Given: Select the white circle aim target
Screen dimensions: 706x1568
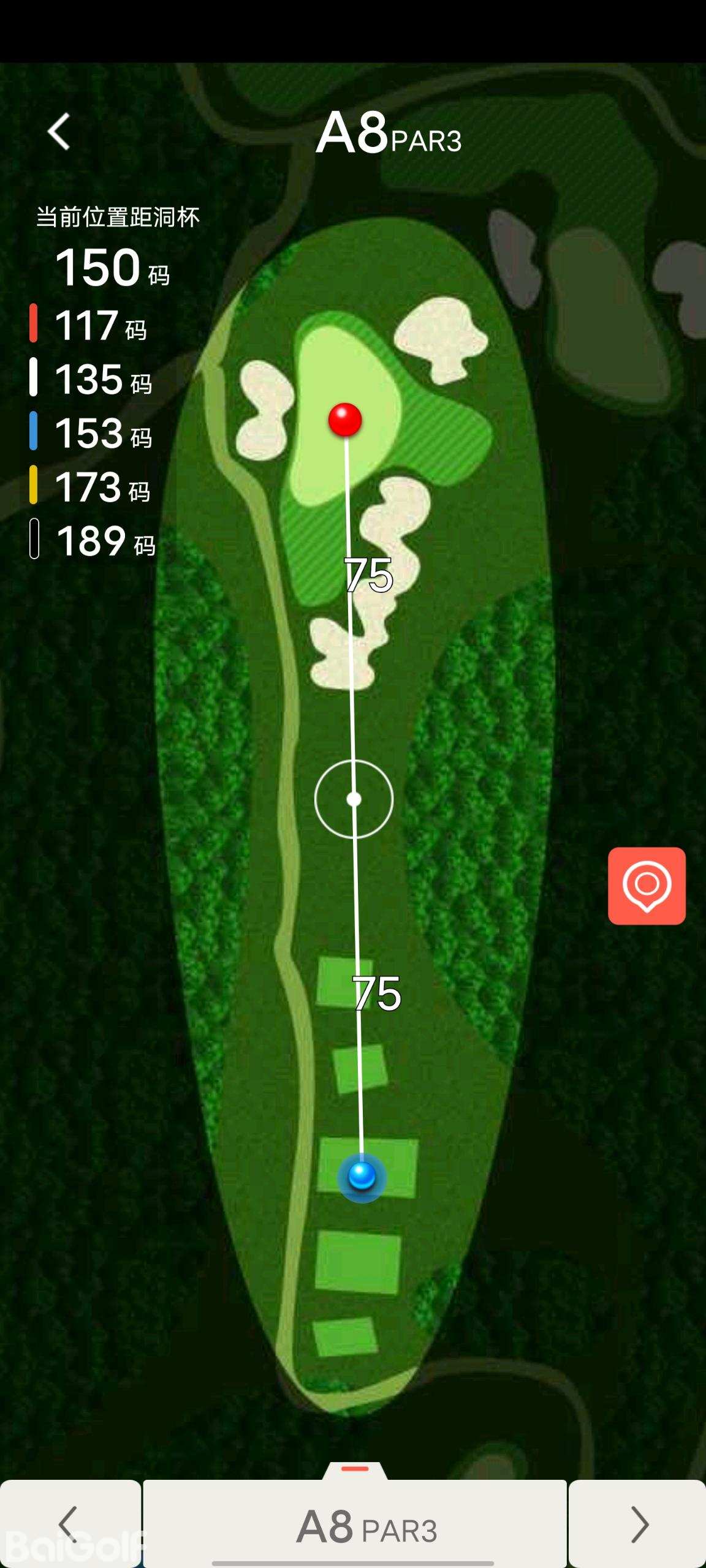Looking at the screenshot, I should tap(354, 799).
